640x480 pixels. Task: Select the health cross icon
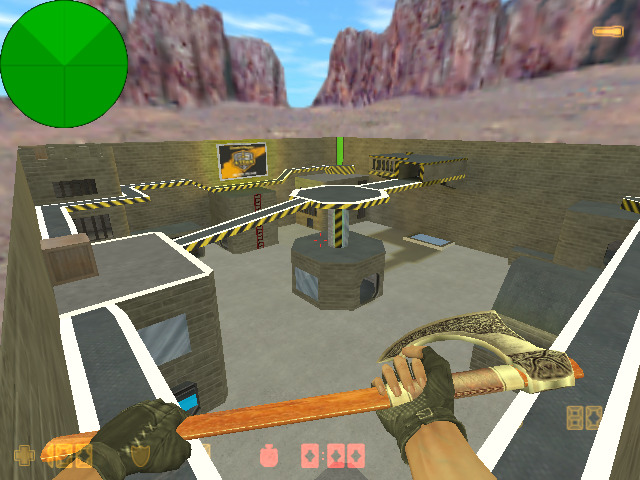(24, 456)
